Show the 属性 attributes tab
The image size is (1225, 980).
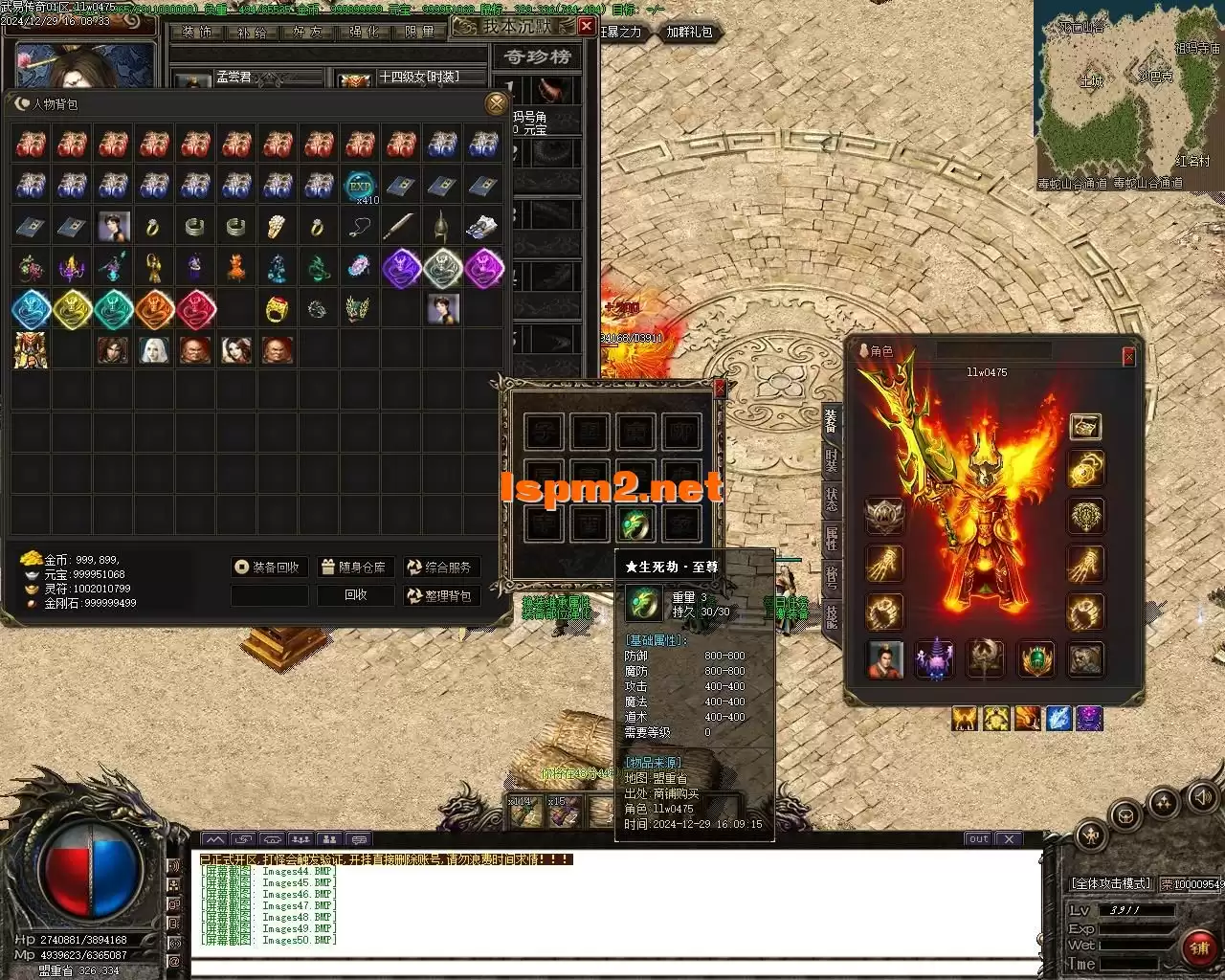(831, 540)
